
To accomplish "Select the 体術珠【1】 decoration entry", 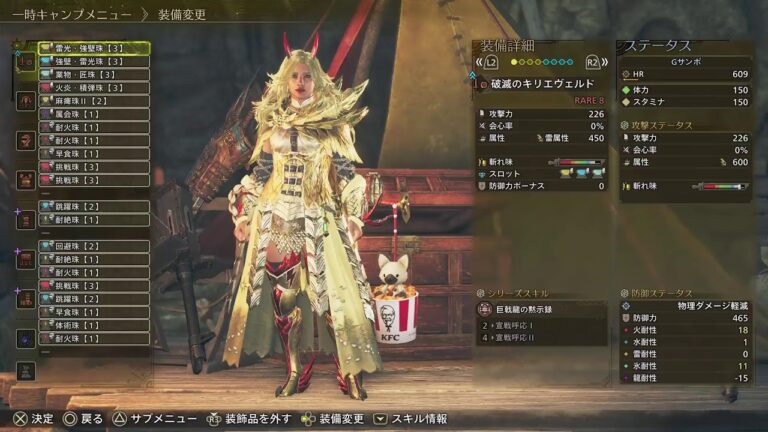I will (x=93, y=325).
